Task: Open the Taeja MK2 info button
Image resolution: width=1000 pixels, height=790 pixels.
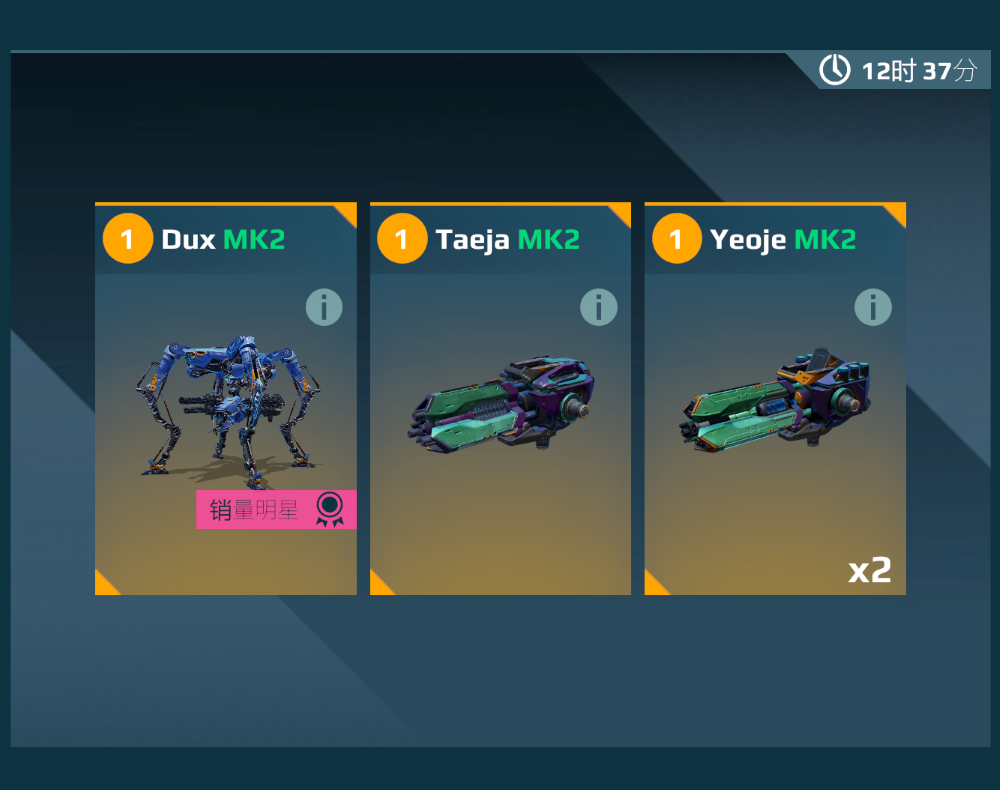Action: [x=599, y=307]
